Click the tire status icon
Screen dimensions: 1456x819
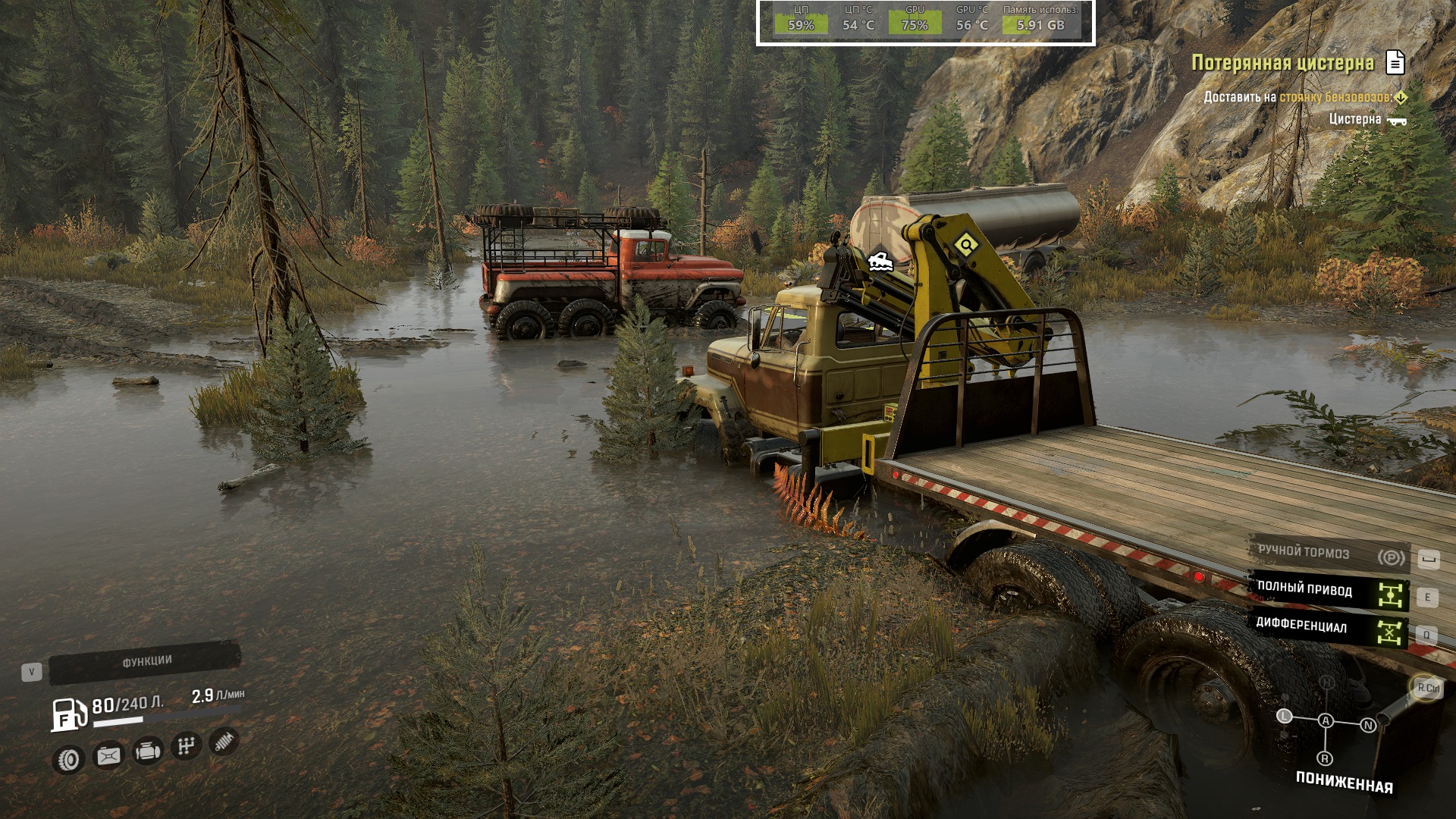[x=69, y=759]
